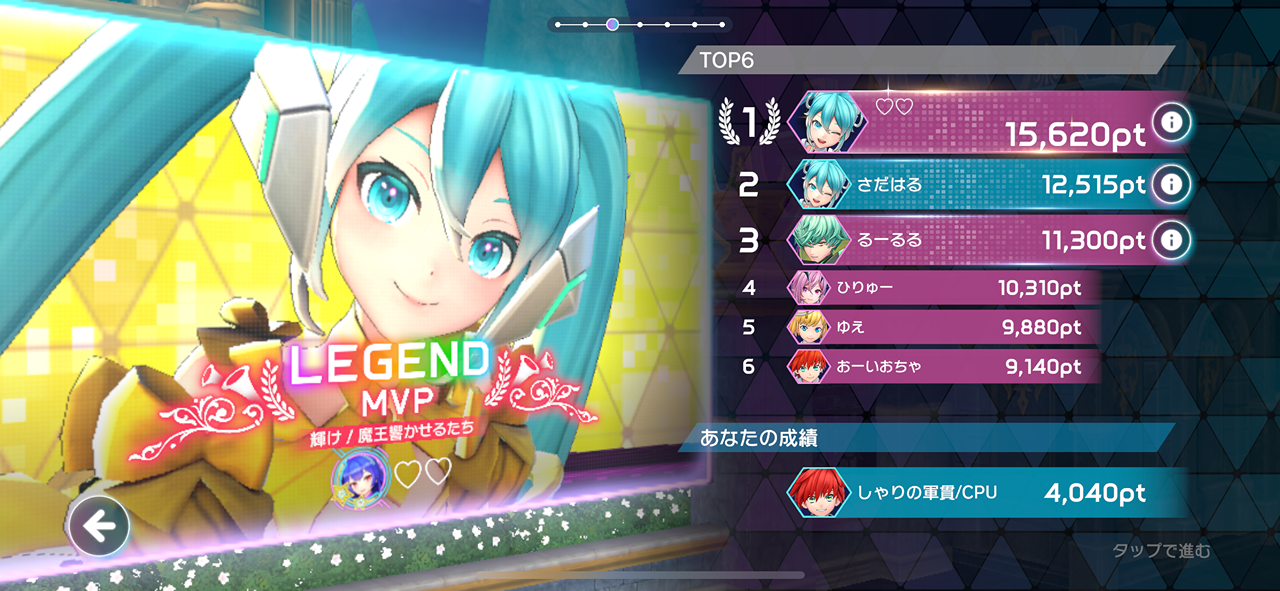The image size is (1280, 591).
Task: Show info for the 15,620pt first-place player
Action: (1170, 123)
